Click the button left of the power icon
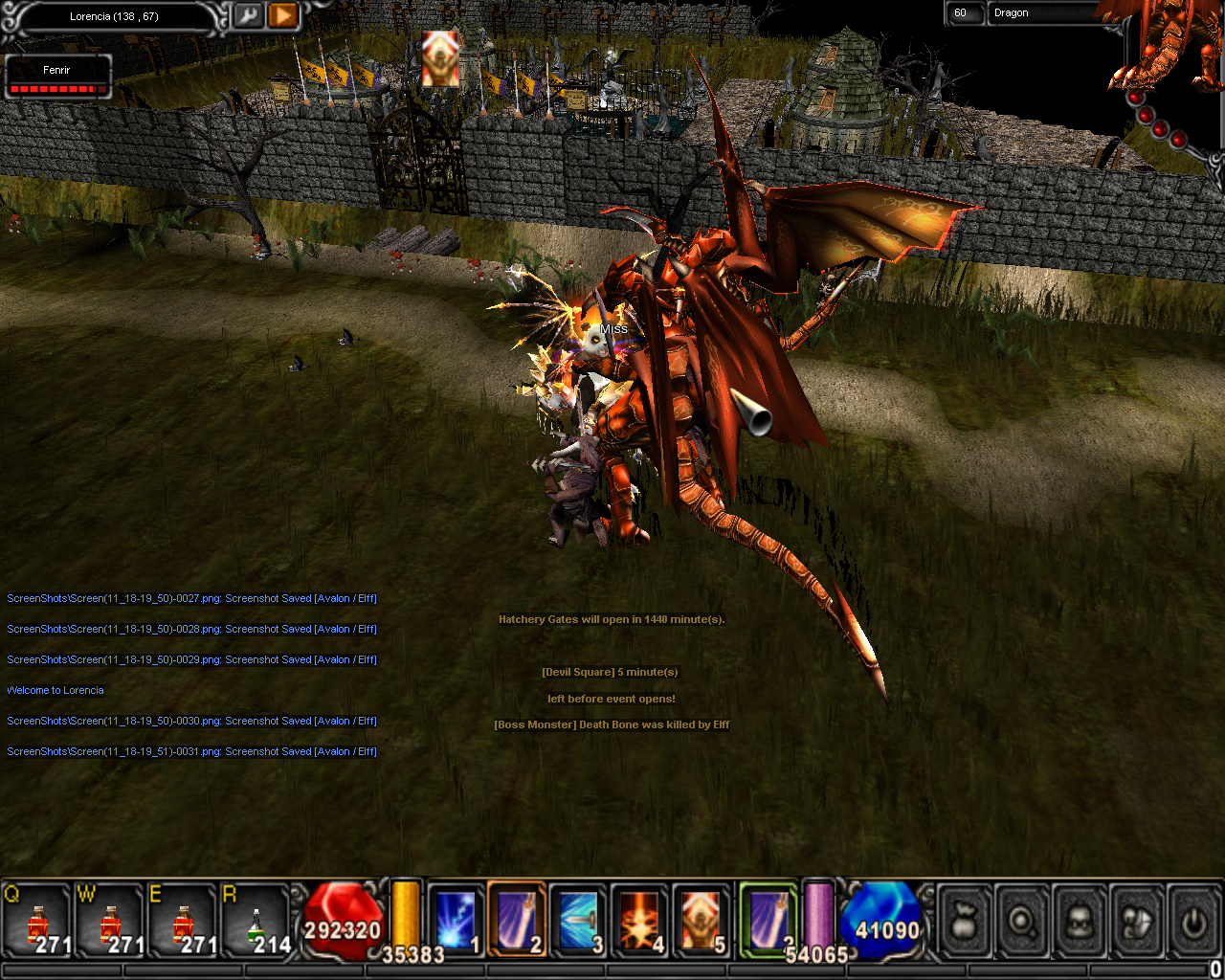 pyautogui.click(x=1137, y=922)
